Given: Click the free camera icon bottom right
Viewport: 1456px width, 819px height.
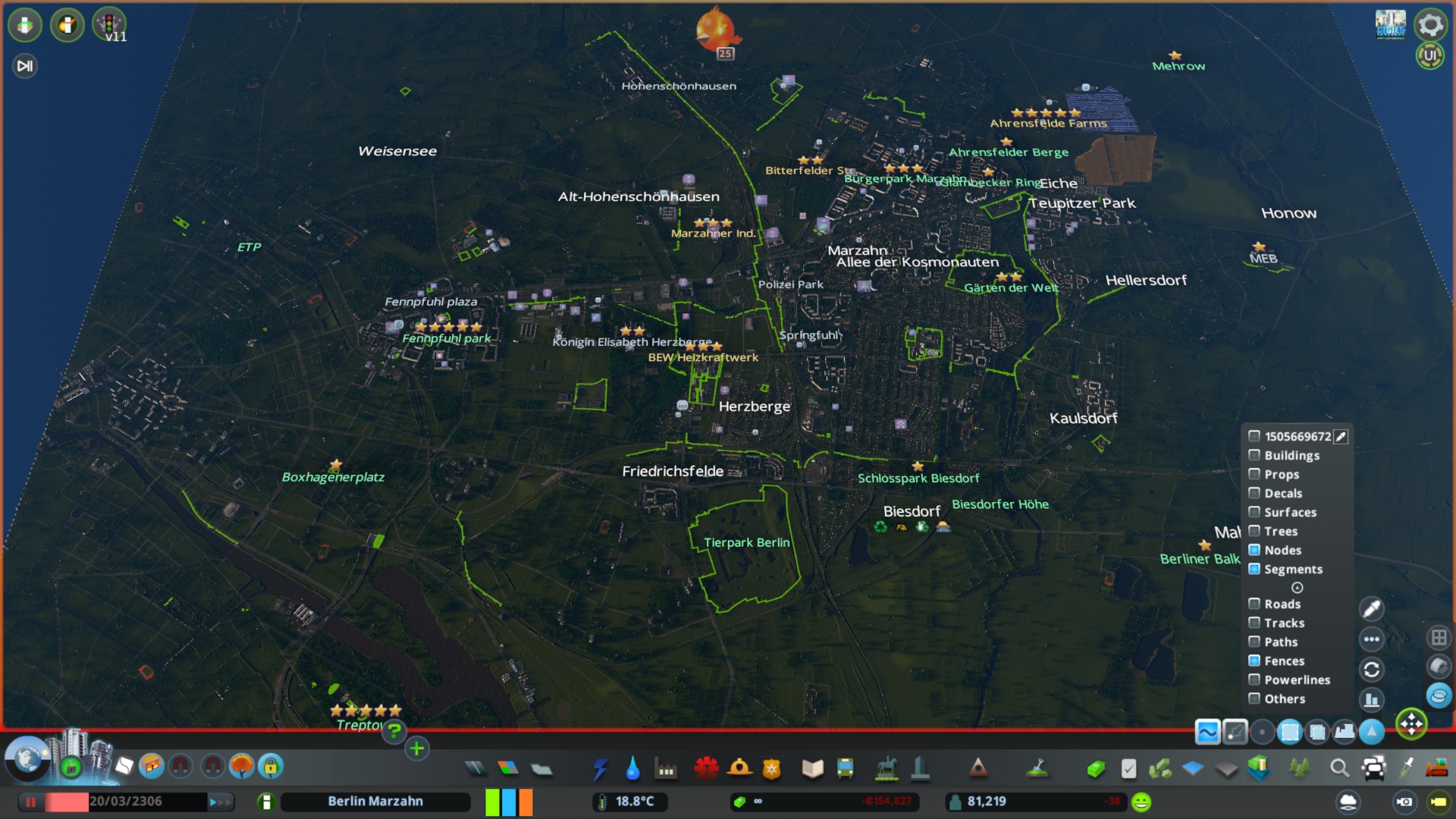Looking at the screenshot, I should [1439, 802].
